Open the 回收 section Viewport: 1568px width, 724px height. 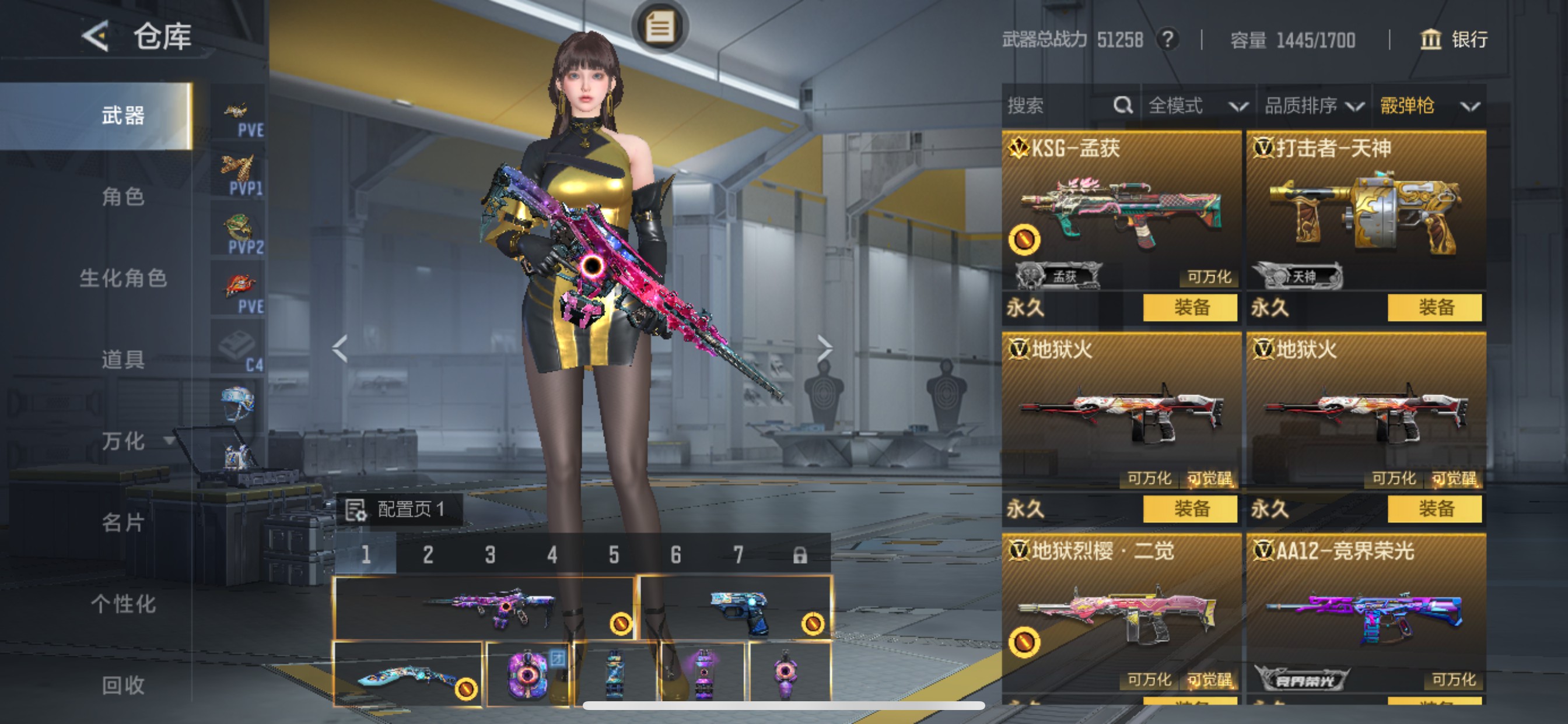point(123,685)
